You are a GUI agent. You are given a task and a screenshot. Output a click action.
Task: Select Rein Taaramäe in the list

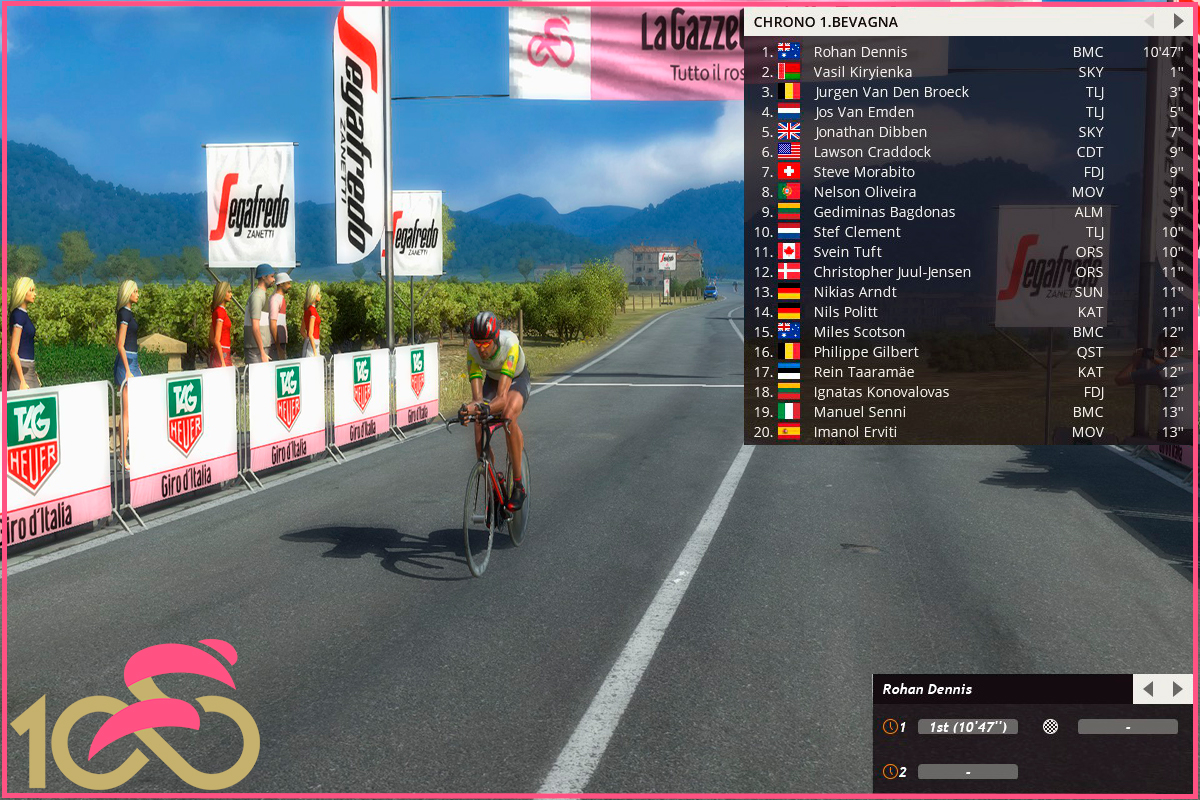pos(863,372)
